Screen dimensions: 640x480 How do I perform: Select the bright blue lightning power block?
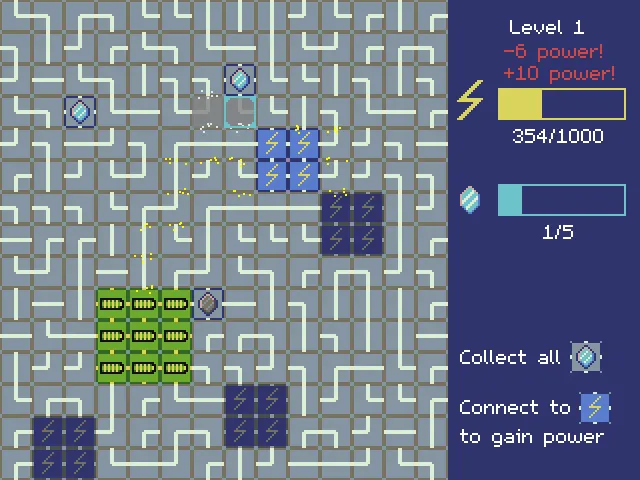288,159
